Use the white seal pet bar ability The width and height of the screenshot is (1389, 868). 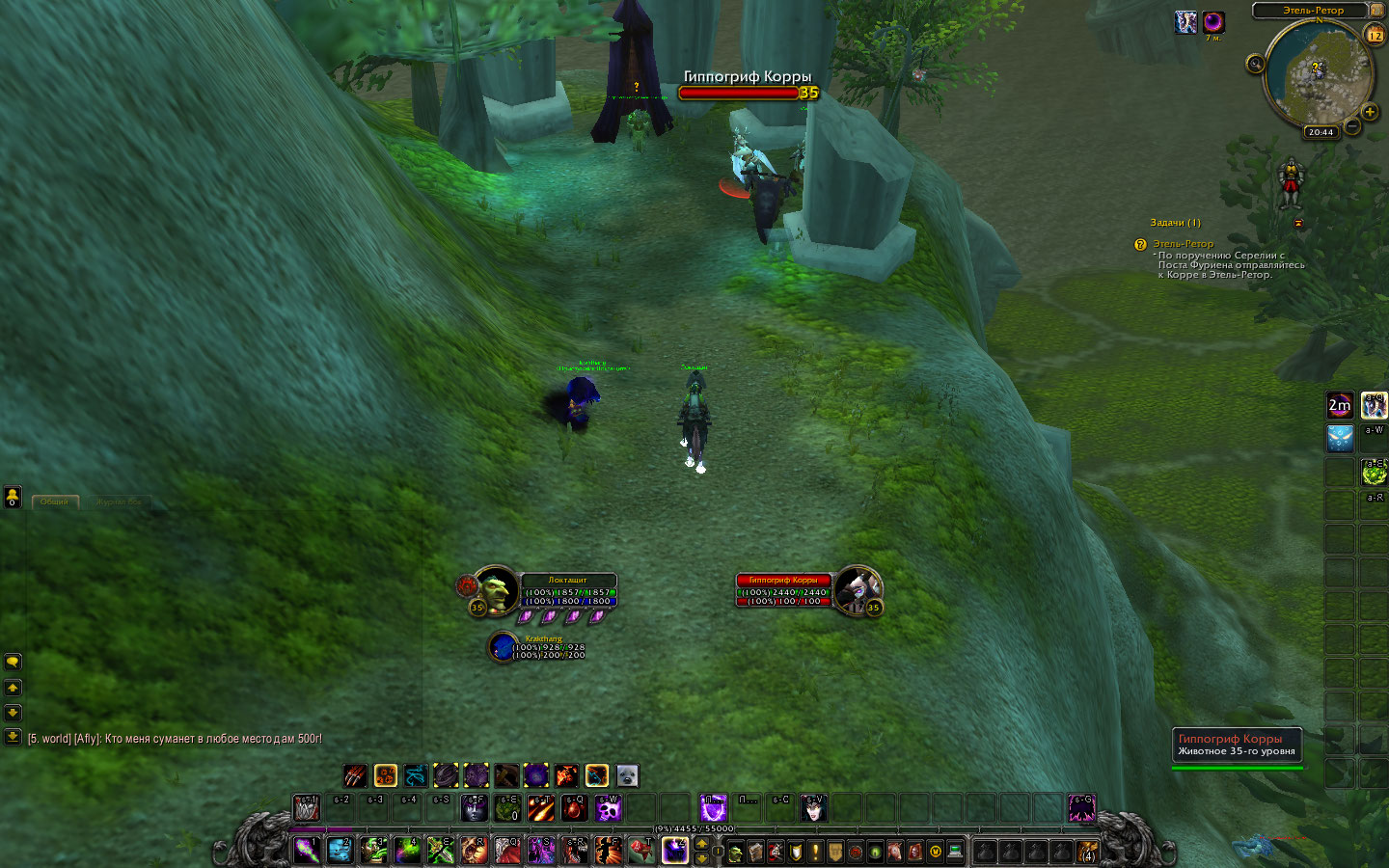[x=627, y=775]
